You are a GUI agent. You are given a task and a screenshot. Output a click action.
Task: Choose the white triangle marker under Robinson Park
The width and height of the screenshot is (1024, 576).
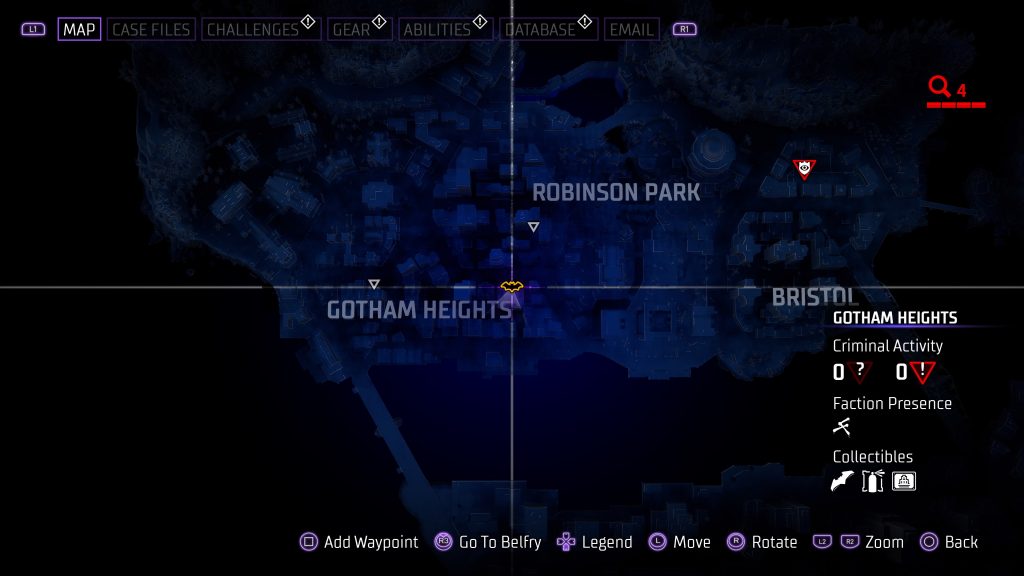(x=533, y=227)
